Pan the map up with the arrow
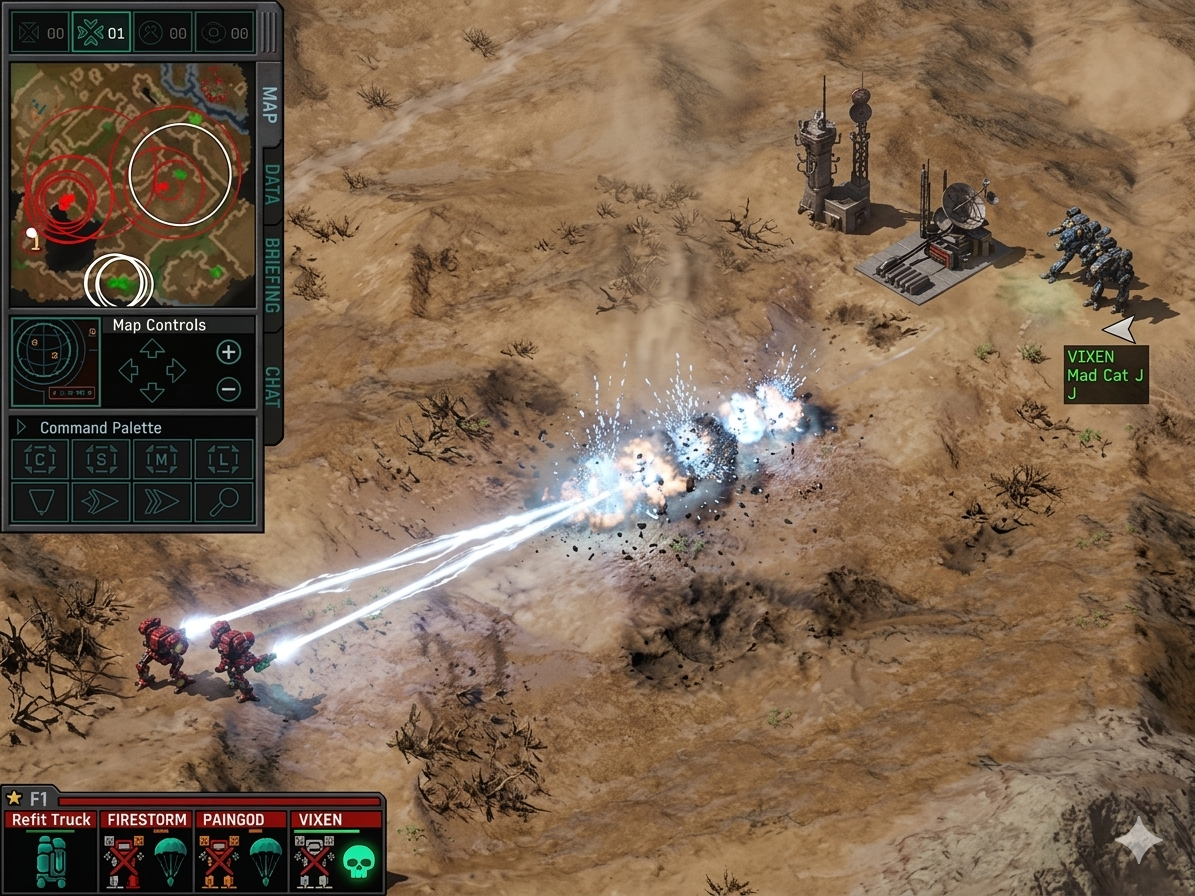 [x=152, y=348]
